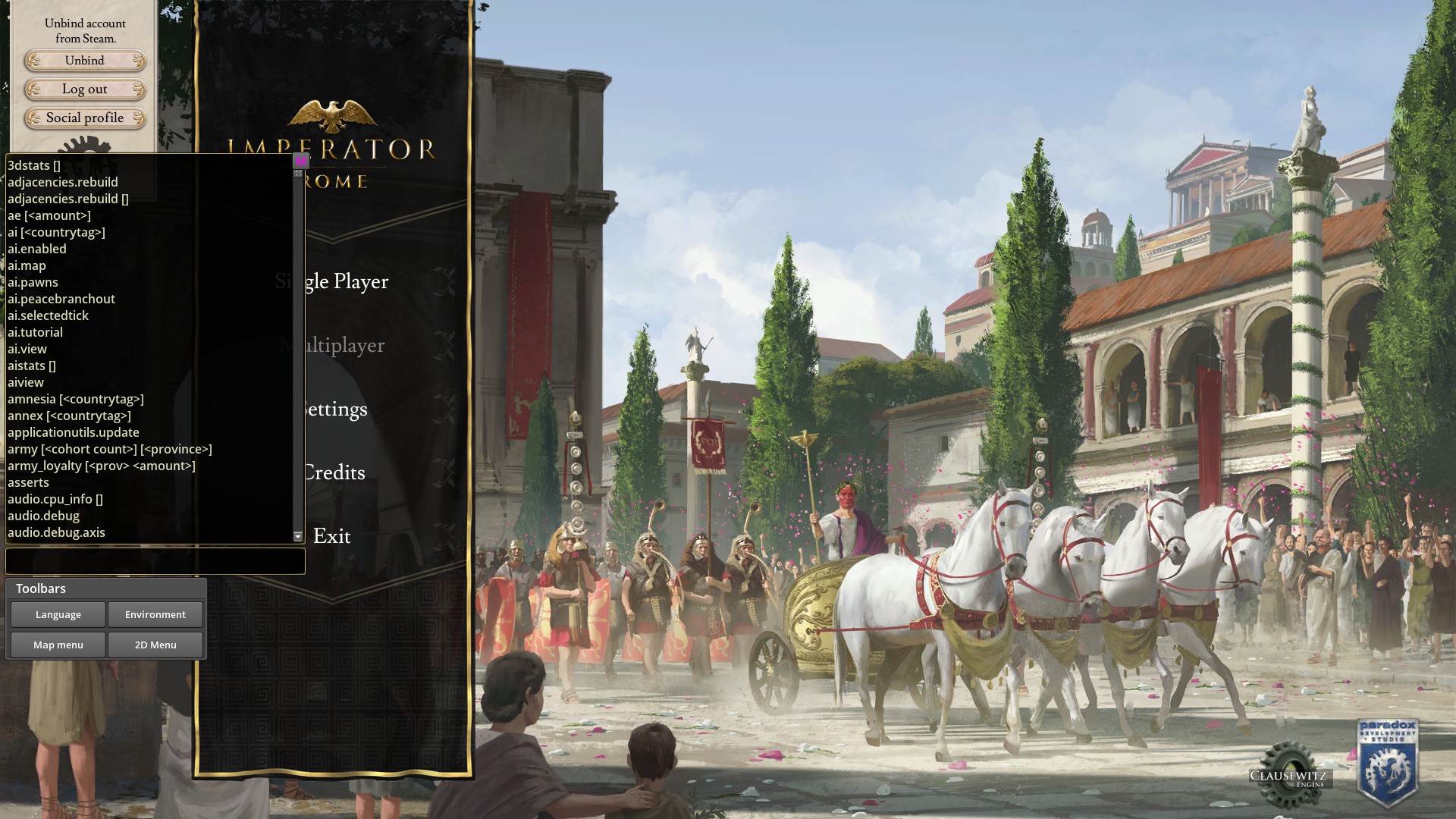Choose the ai.enabled console command
The height and width of the screenshot is (819, 1456).
(x=37, y=249)
